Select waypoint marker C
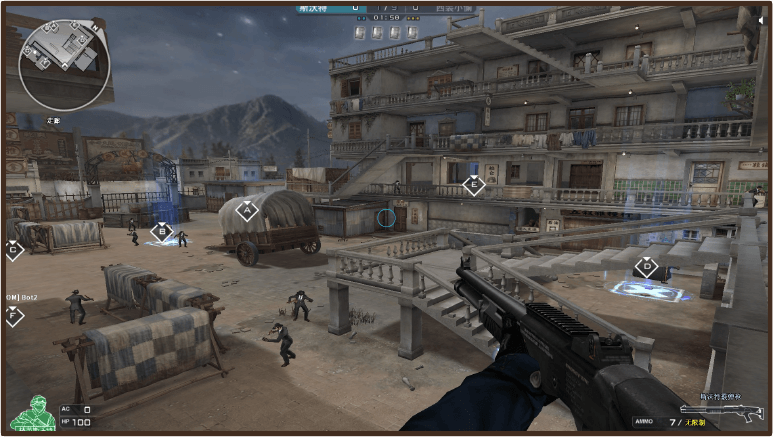This screenshot has width=773, height=437. click(x=13, y=250)
